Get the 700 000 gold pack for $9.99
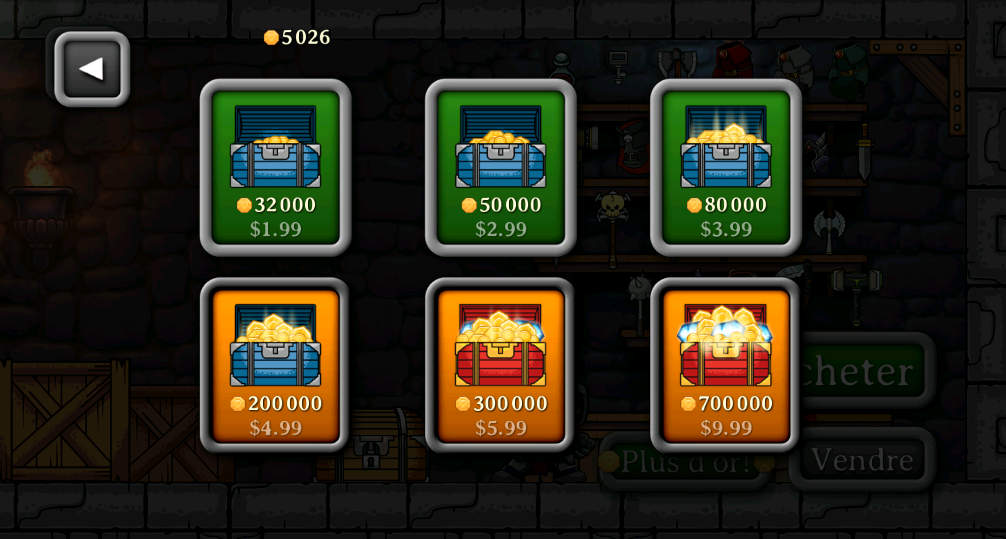Image resolution: width=1006 pixels, height=539 pixels. pyautogui.click(x=725, y=366)
